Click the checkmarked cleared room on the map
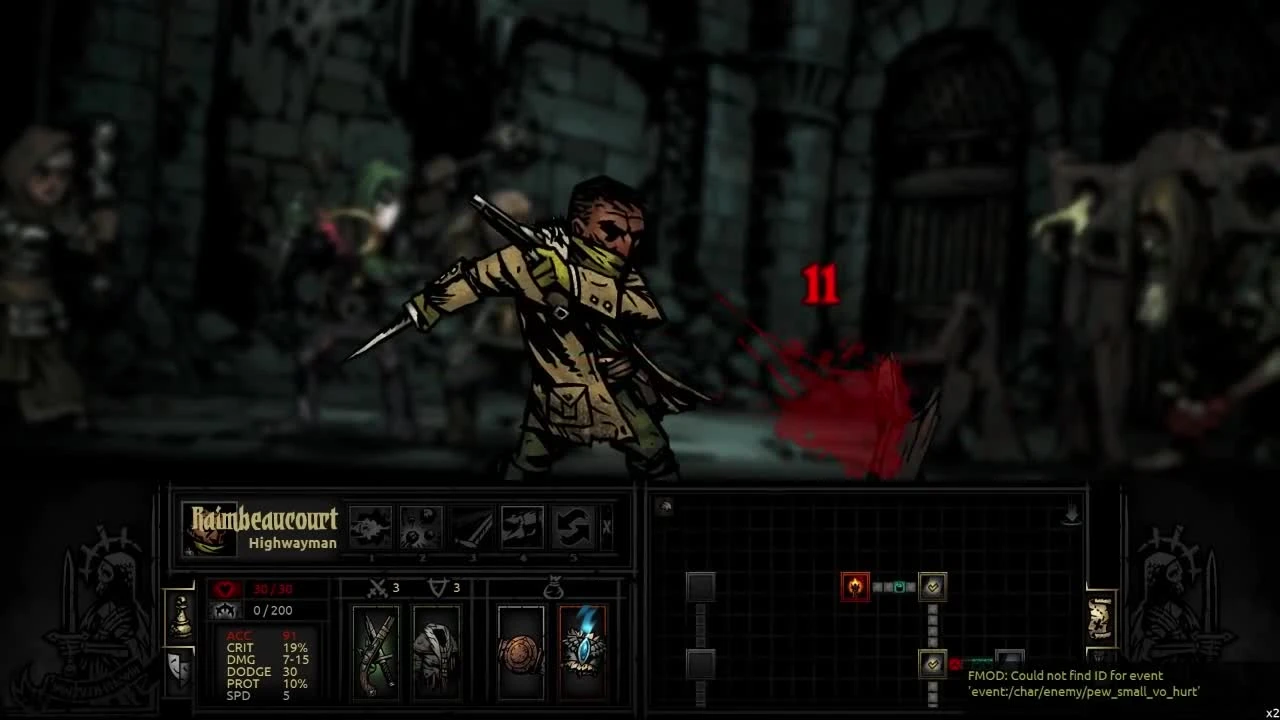The width and height of the screenshot is (1280, 720). tap(933, 587)
